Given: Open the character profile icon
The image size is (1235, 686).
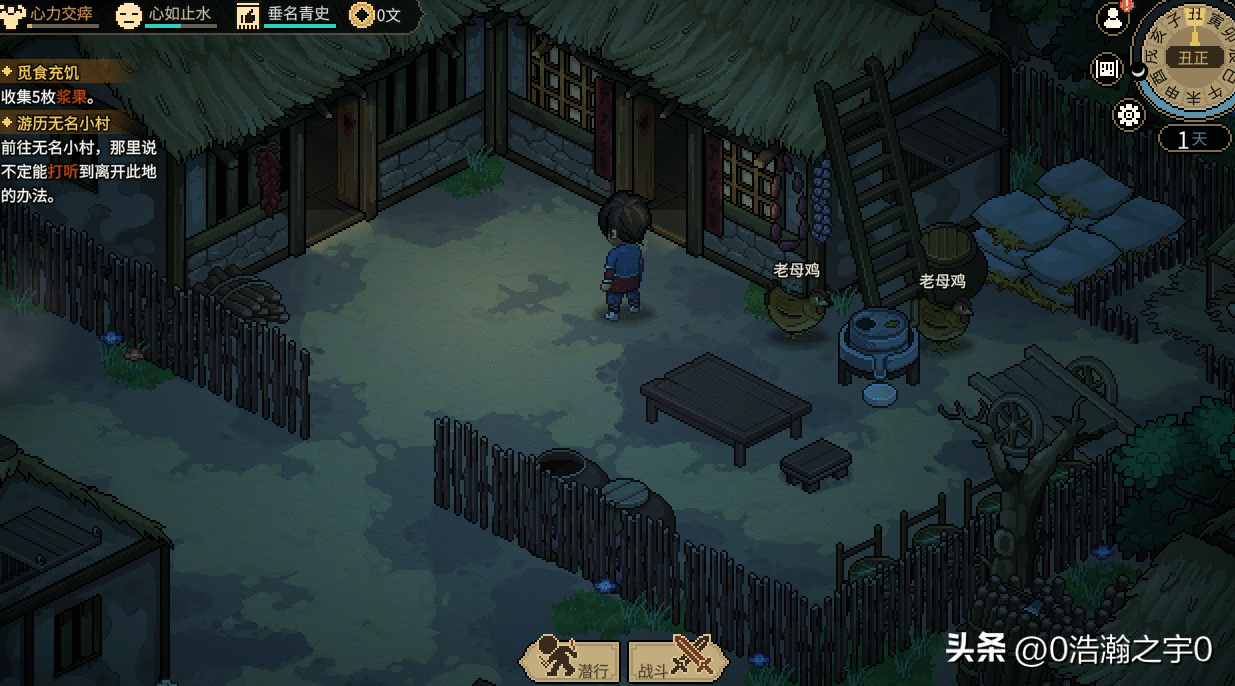Looking at the screenshot, I should point(1112,17).
